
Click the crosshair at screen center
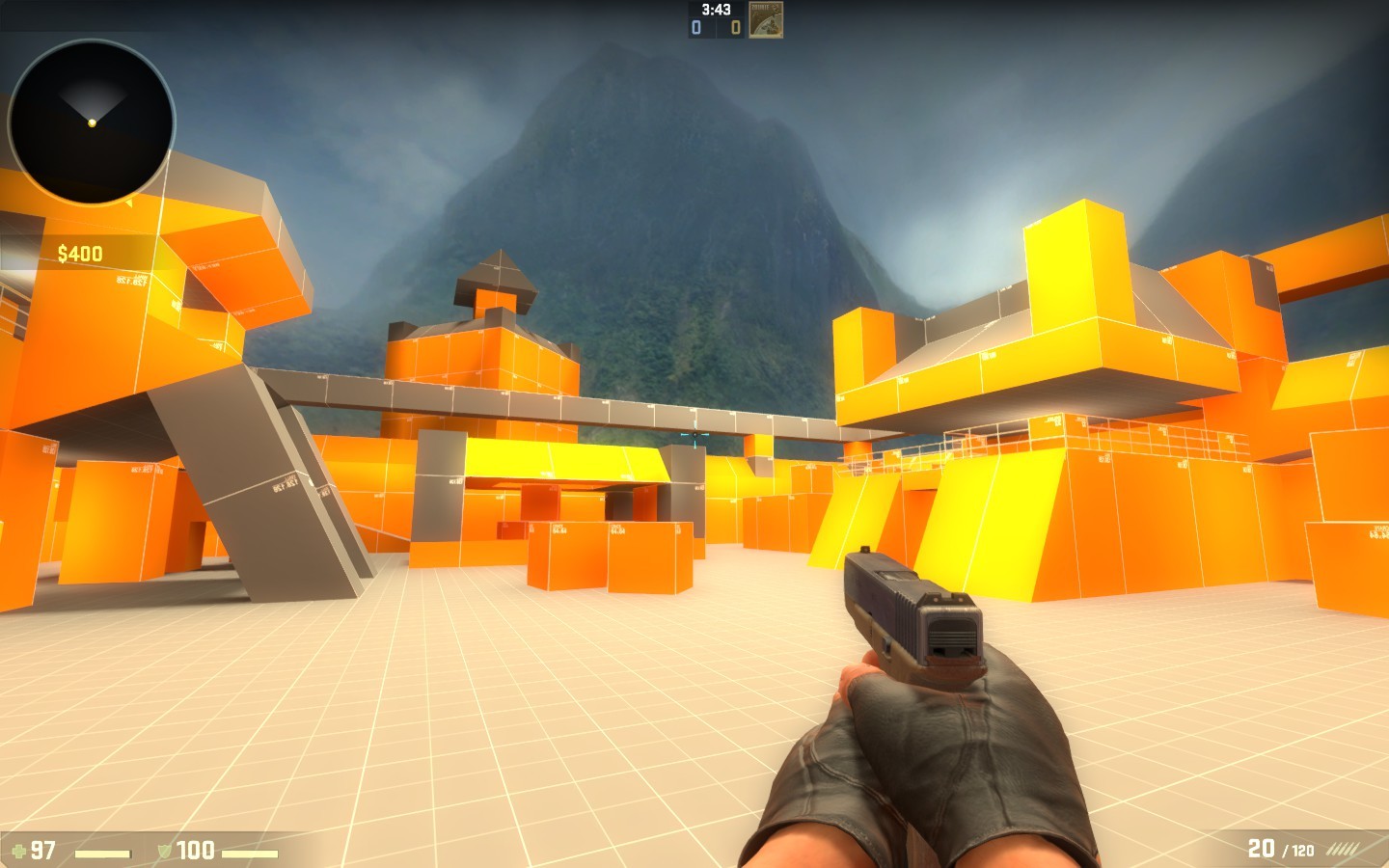[x=696, y=436]
